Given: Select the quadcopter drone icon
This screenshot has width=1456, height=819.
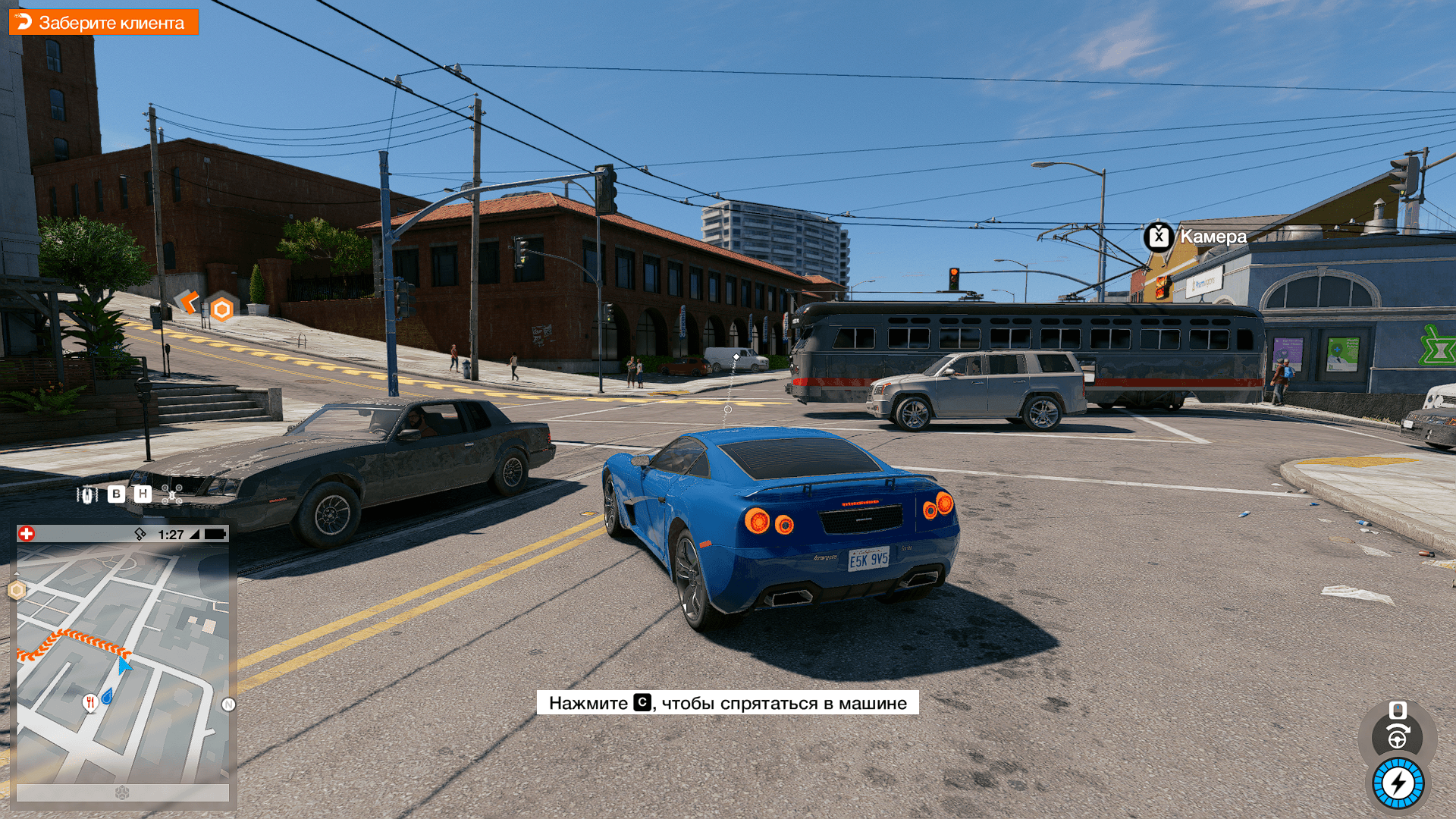Looking at the screenshot, I should 171,494.
